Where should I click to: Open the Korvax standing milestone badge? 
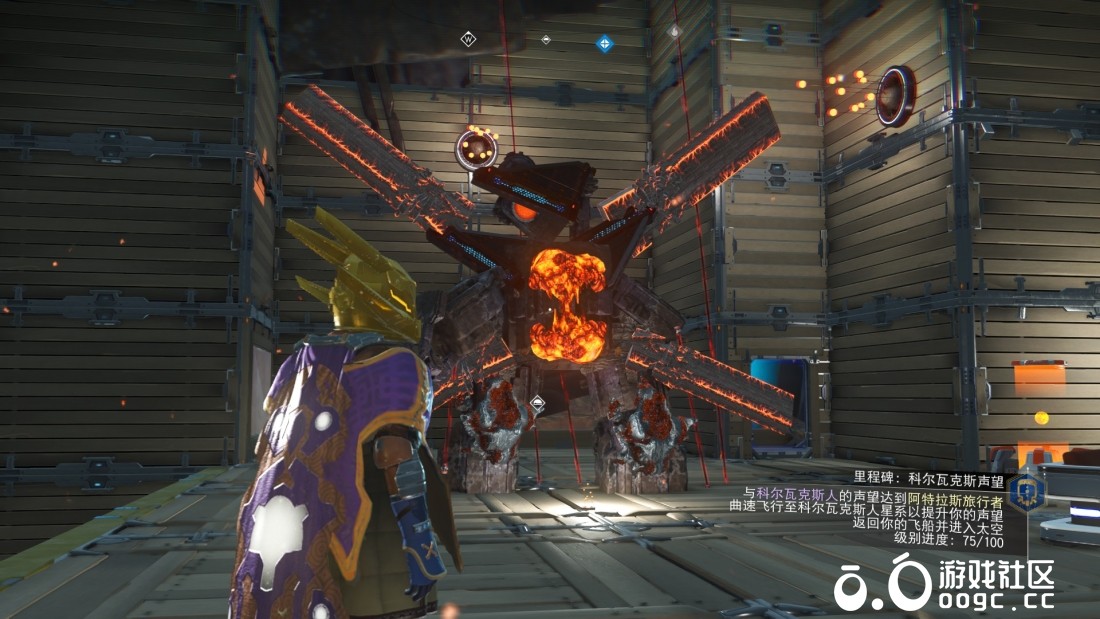click(1026, 492)
